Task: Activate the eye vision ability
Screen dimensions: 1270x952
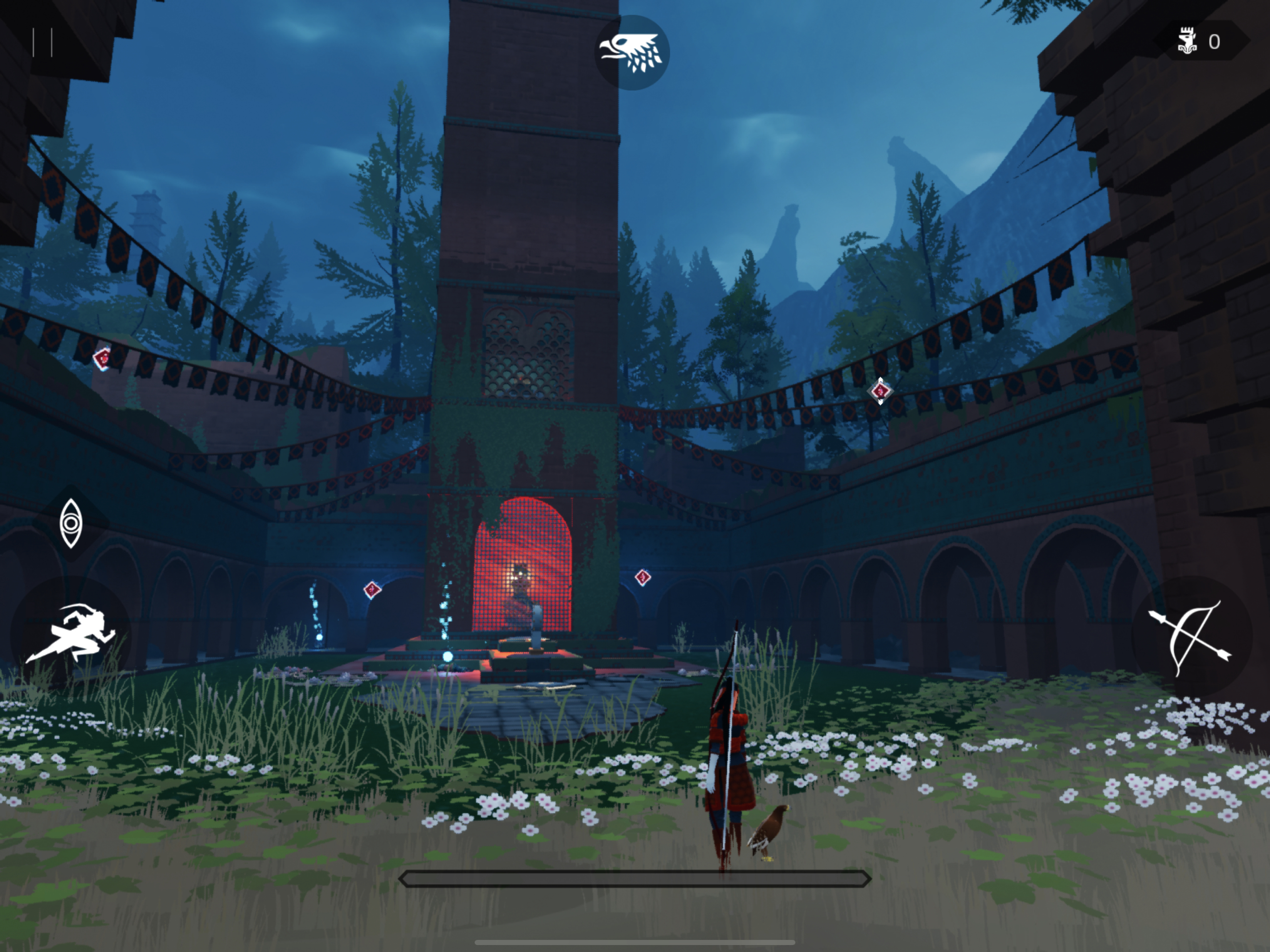Action: (x=71, y=523)
